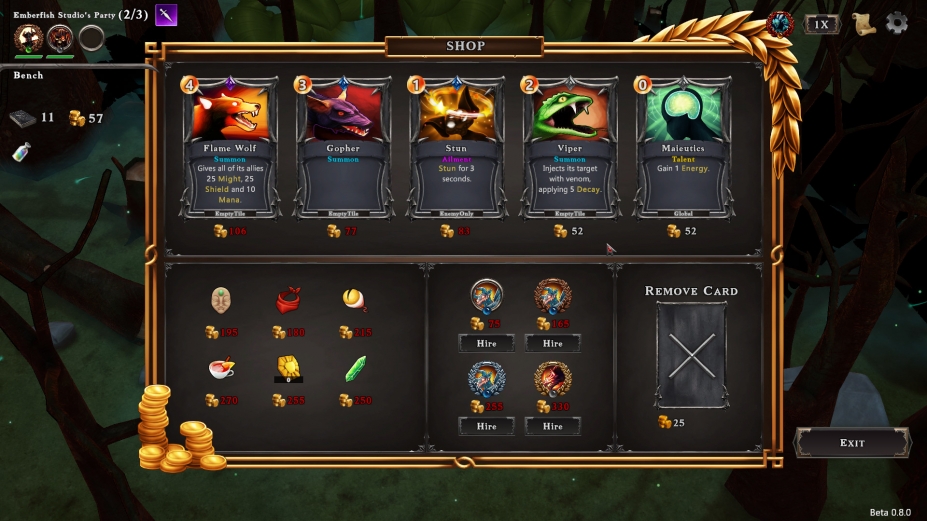Purchase the golden sun badge item

coord(288,369)
